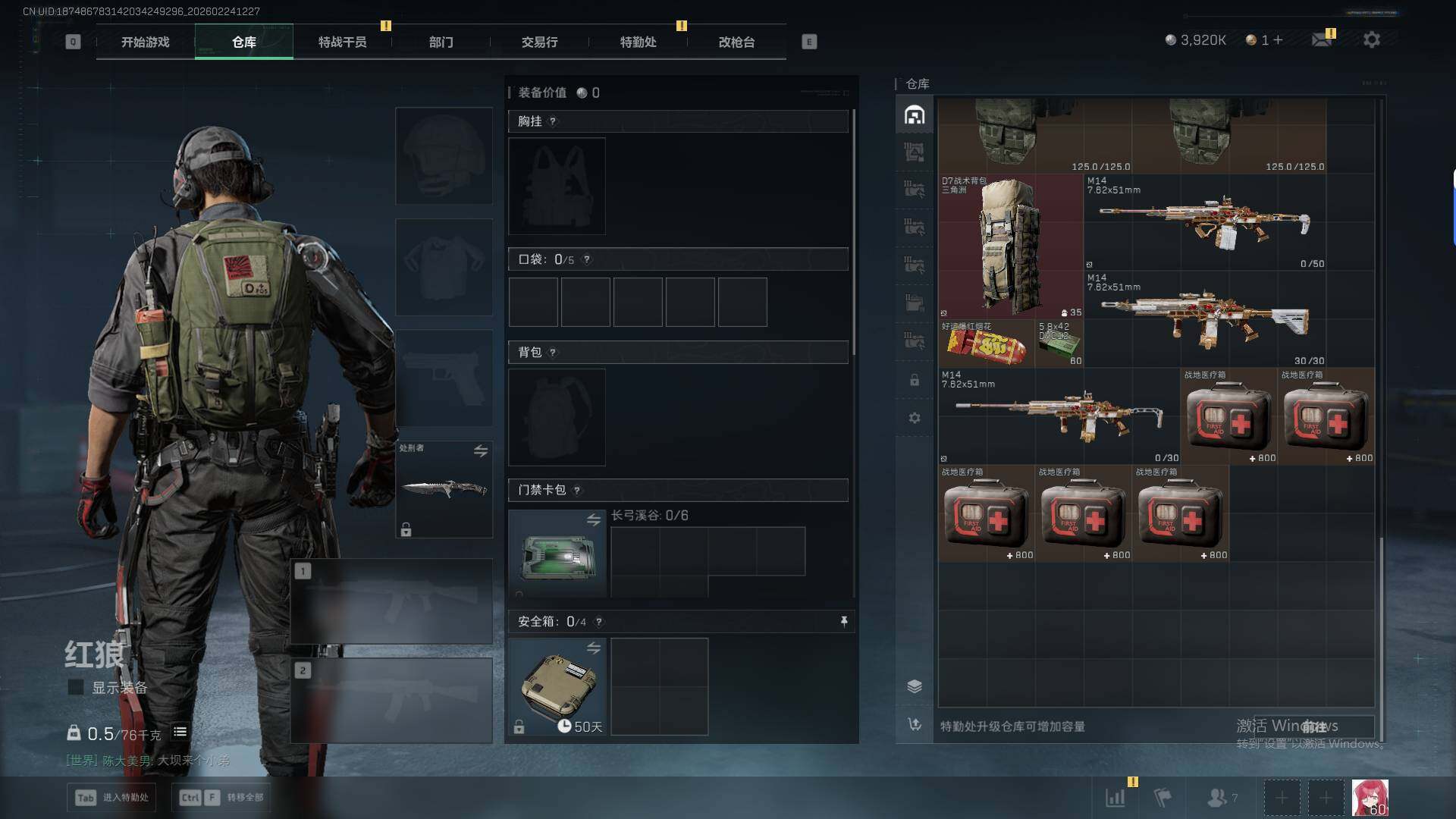Viewport: 1456px width, 819px height.
Task: Select the 长弓溪谷 keycard case
Action: point(557,554)
